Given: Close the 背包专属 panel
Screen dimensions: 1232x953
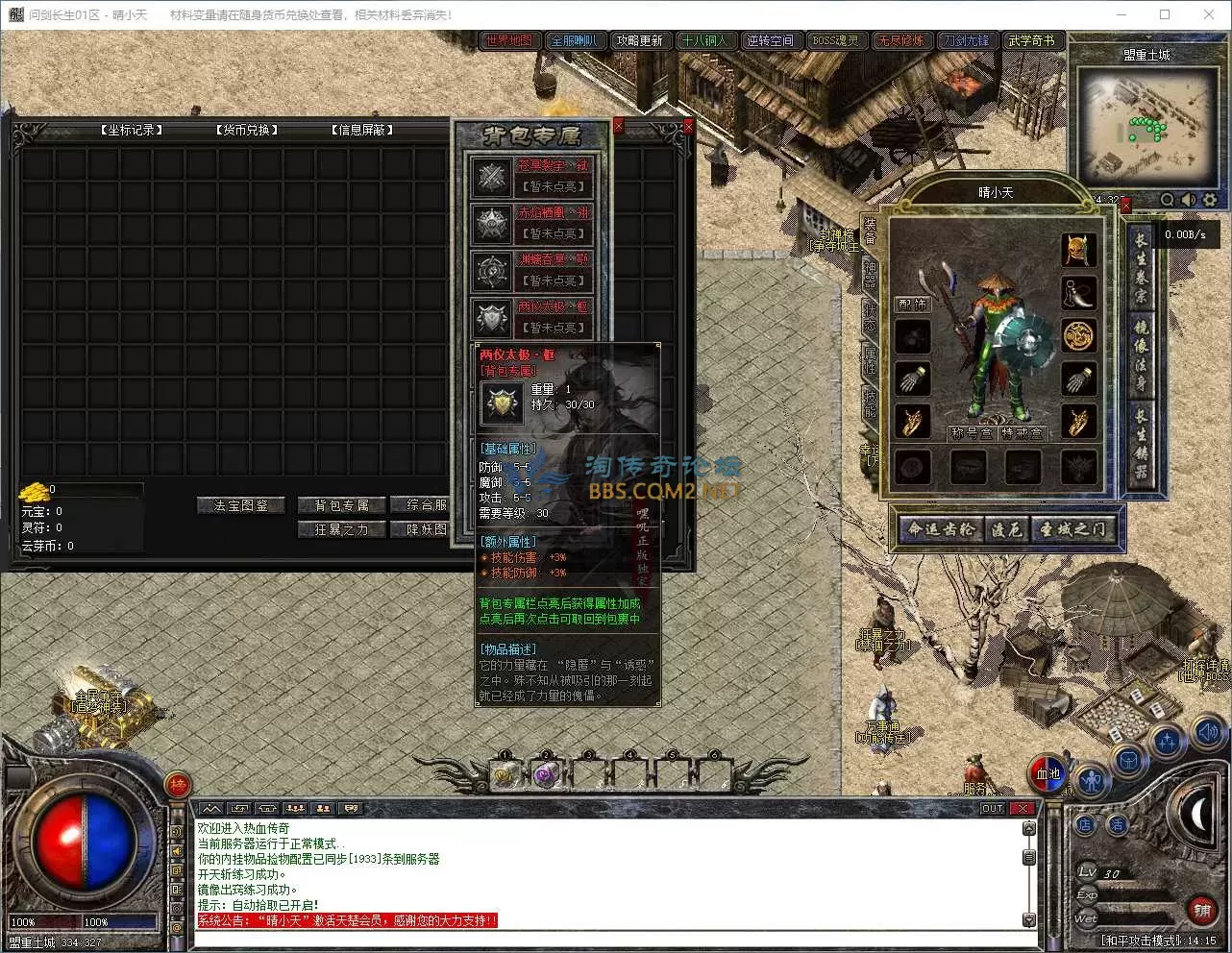Looking at the screenshot, I should pos(618,126).
